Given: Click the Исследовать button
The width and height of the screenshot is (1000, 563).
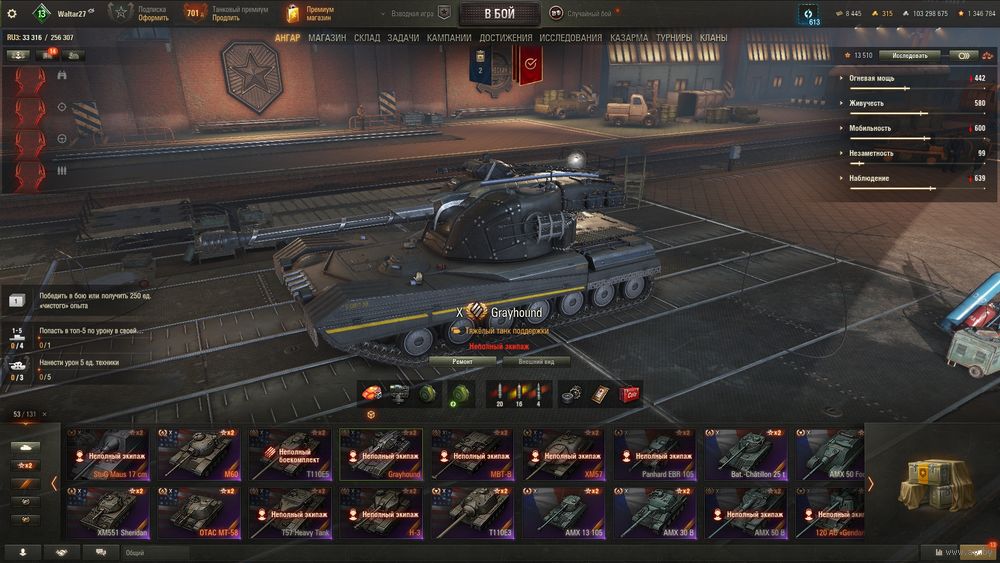Looking at the screenshot, I should [910, 56].
